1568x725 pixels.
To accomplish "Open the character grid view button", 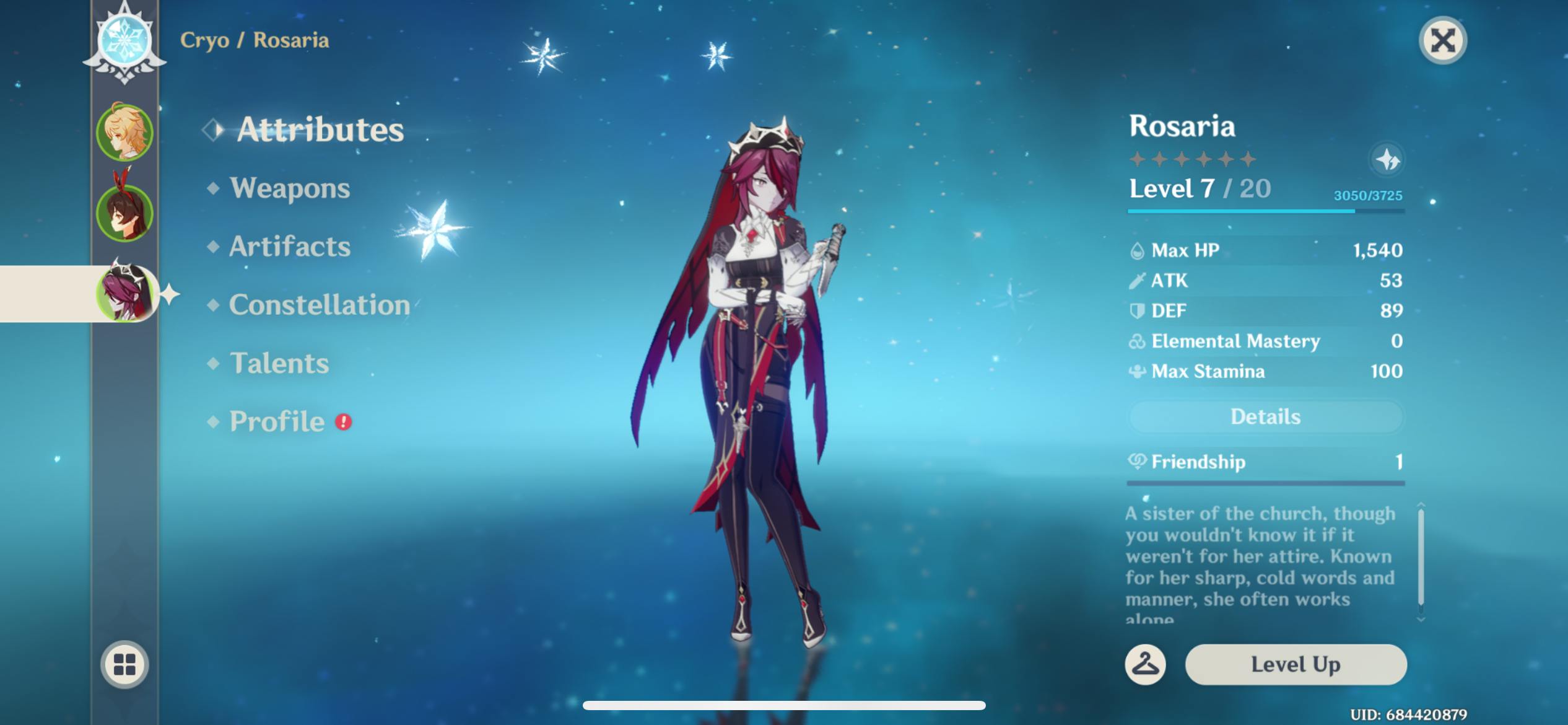I will (x=124, y=664).
